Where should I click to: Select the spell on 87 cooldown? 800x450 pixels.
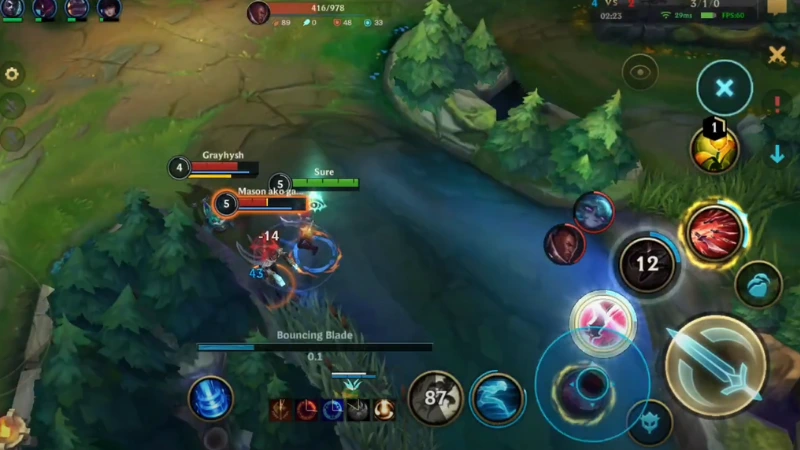tap(435, 398)
